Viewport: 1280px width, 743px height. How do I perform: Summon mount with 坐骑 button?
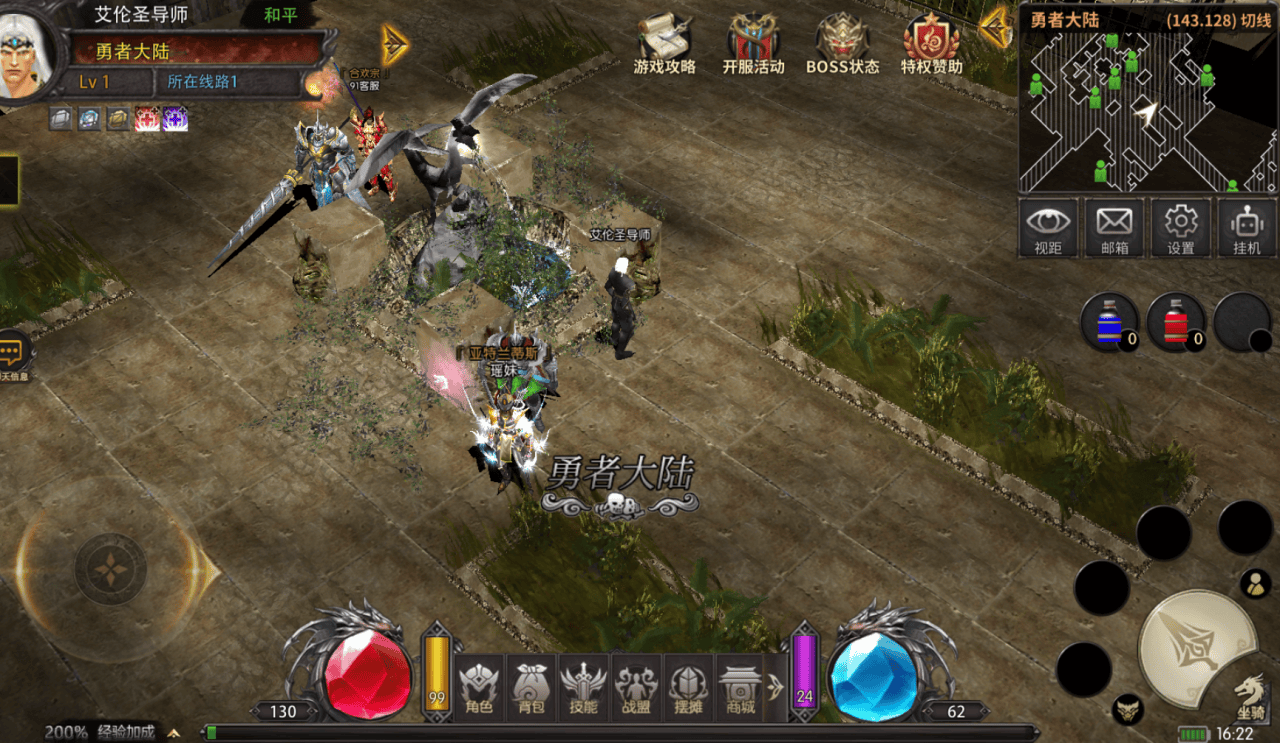click(1249, 695)
